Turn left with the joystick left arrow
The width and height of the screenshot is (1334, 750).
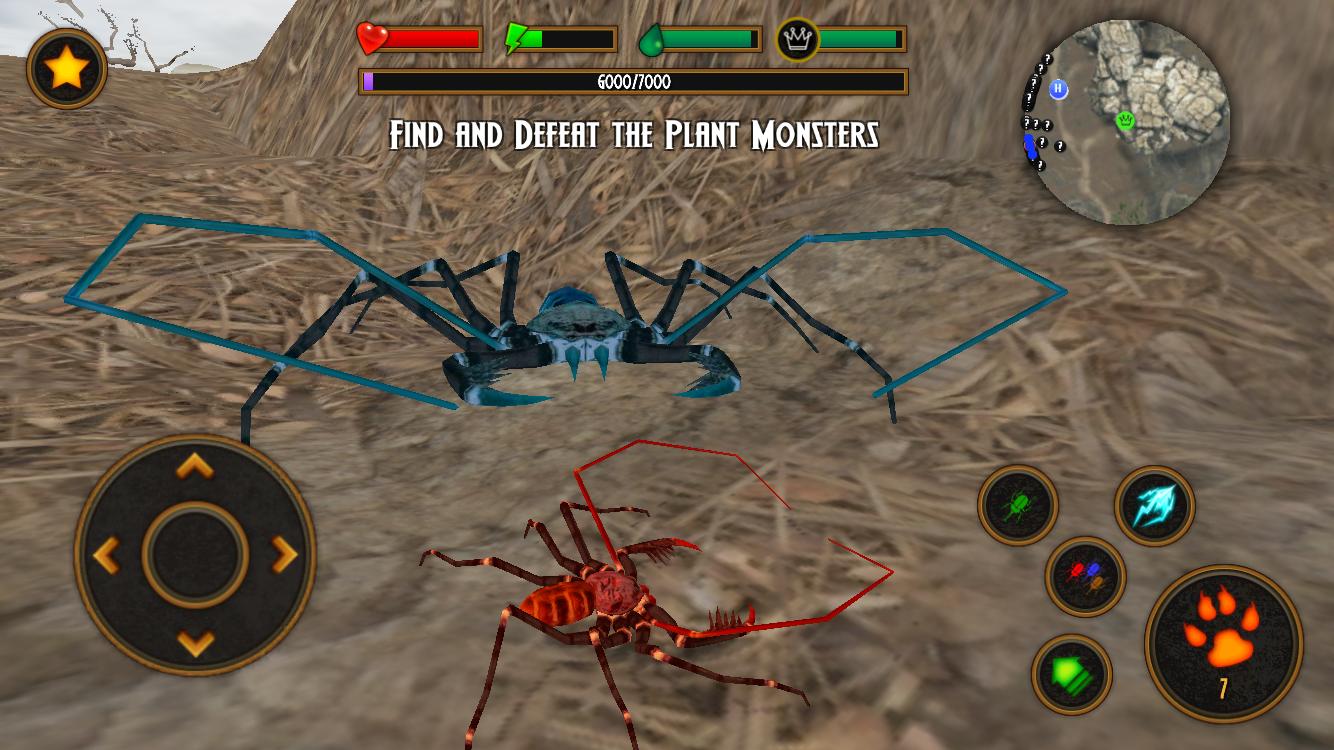[x=107, y=554]
